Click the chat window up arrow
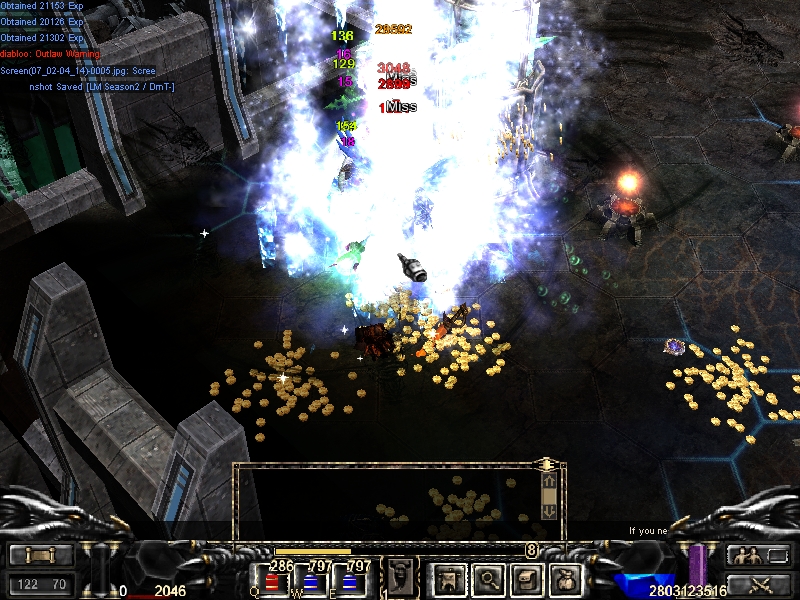800x600 pixels. coord(548,483)
